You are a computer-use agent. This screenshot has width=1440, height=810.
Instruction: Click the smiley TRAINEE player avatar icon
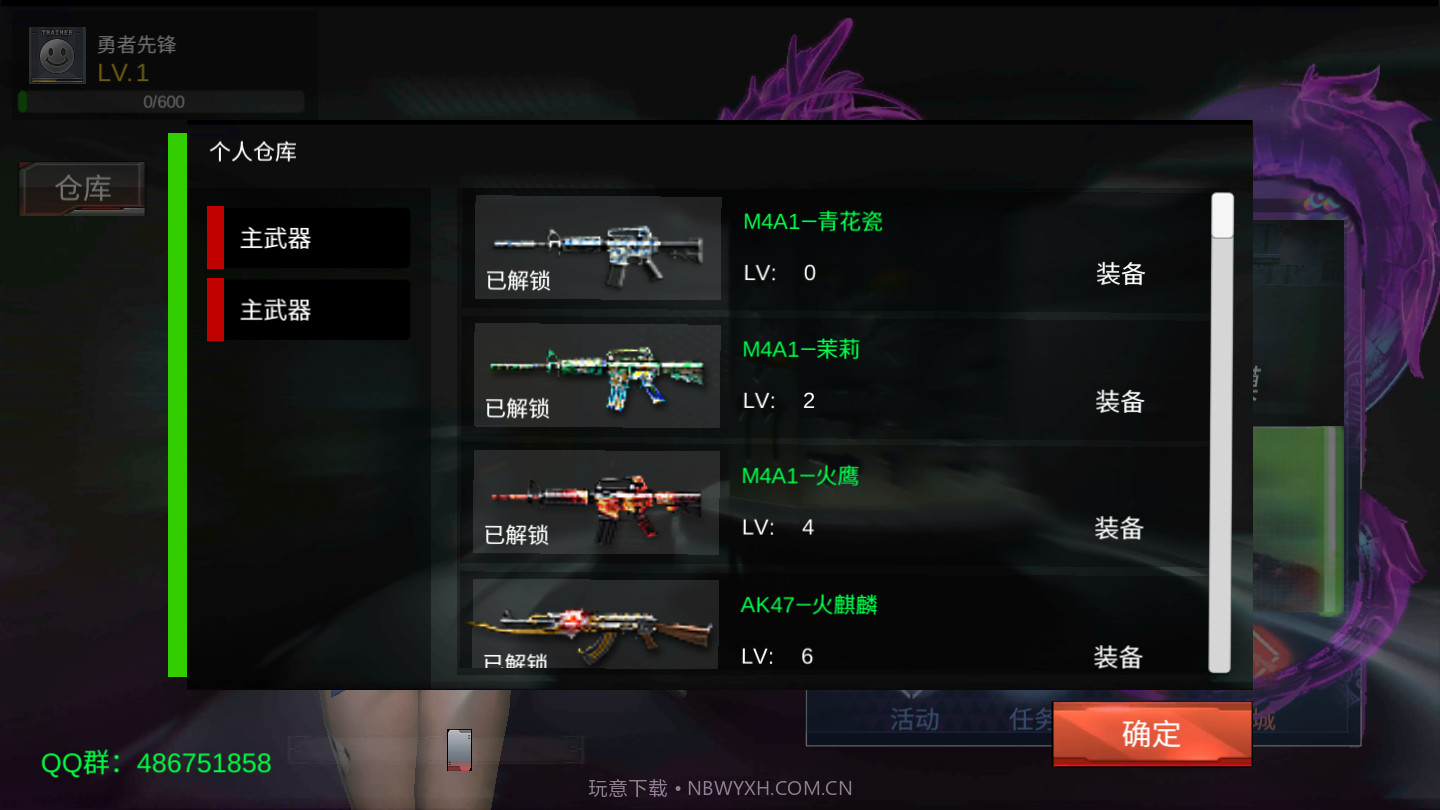pyautogui.click(x=56, y=54)
